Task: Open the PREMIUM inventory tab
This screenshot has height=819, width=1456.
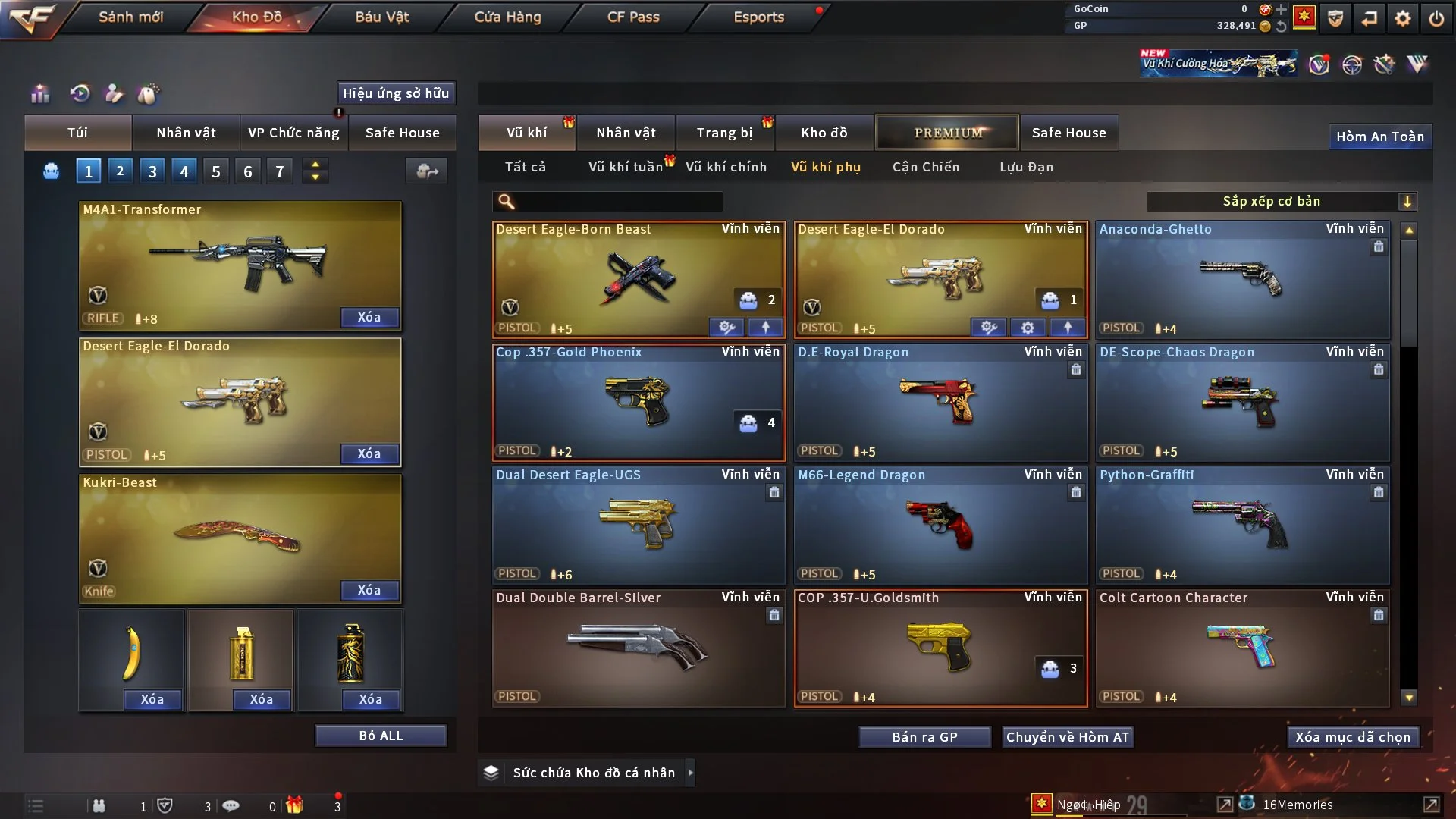Action: click(948, 133)
